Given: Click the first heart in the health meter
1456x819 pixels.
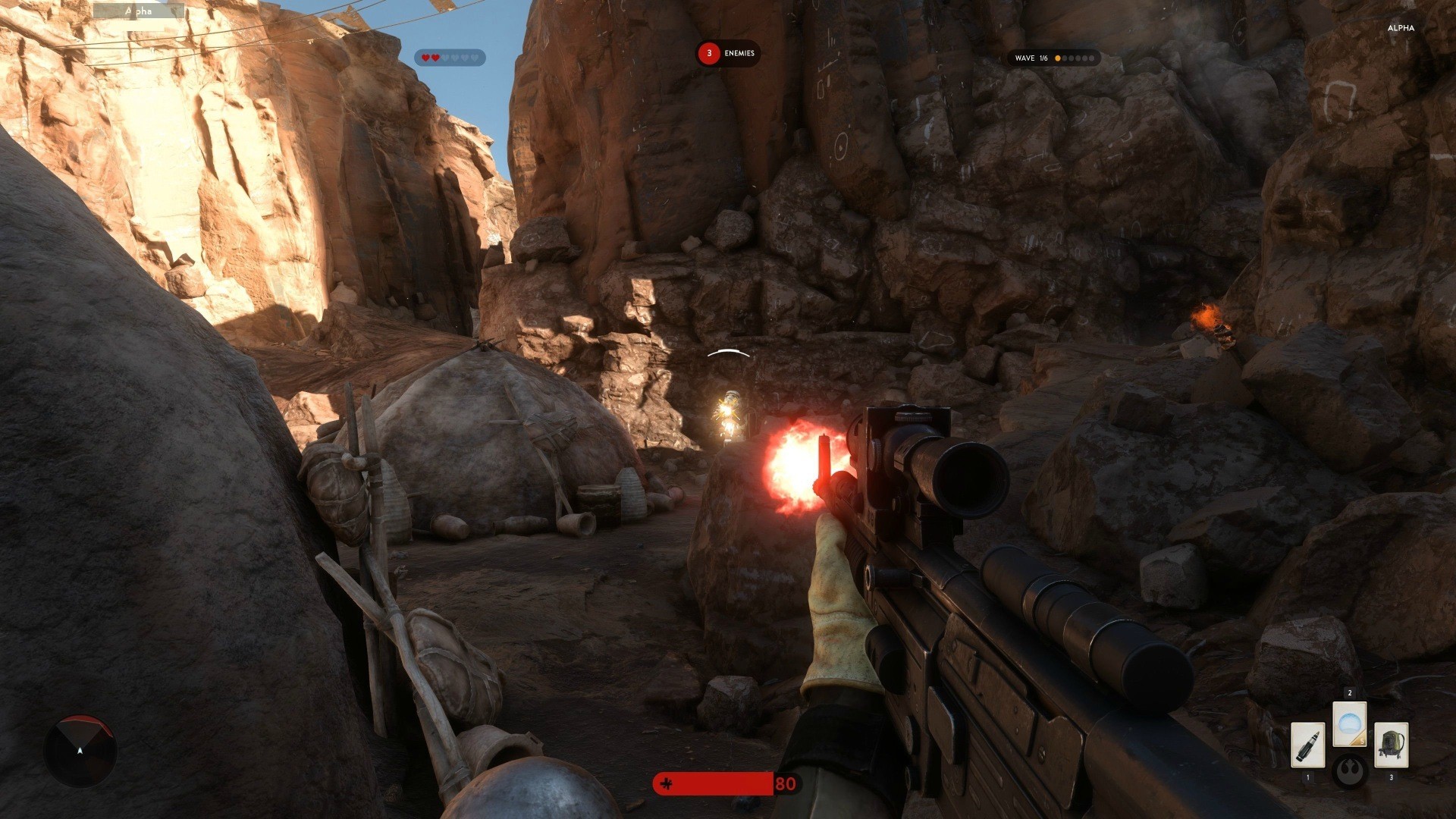Looking at the screenshot, I should [426, 57].
